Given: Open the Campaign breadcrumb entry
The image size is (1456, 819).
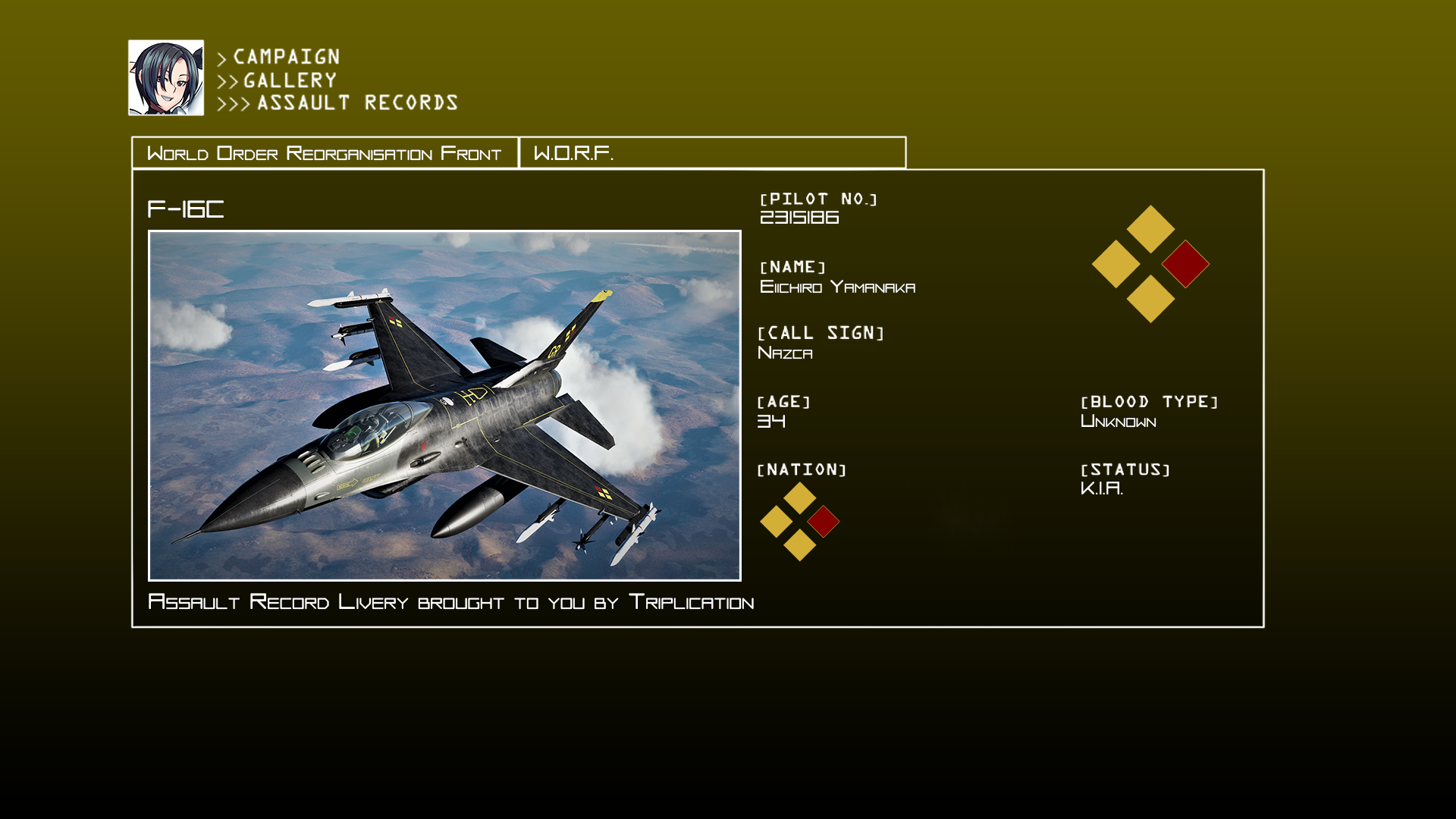Looking at the screenshot, I should click(x=286, y=57).
